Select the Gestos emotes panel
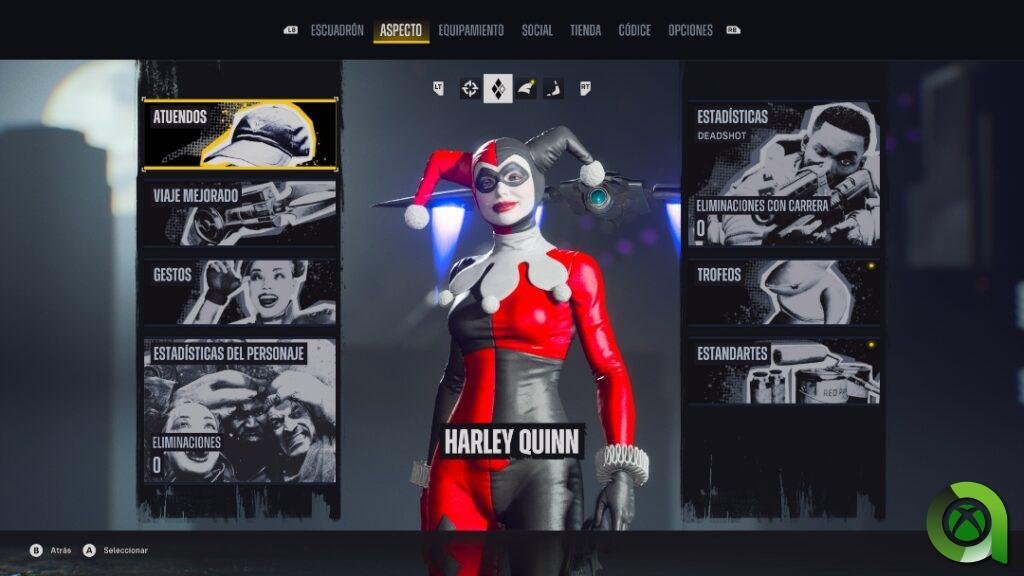The image size is (1024, 576). click(x=240, y=291)
